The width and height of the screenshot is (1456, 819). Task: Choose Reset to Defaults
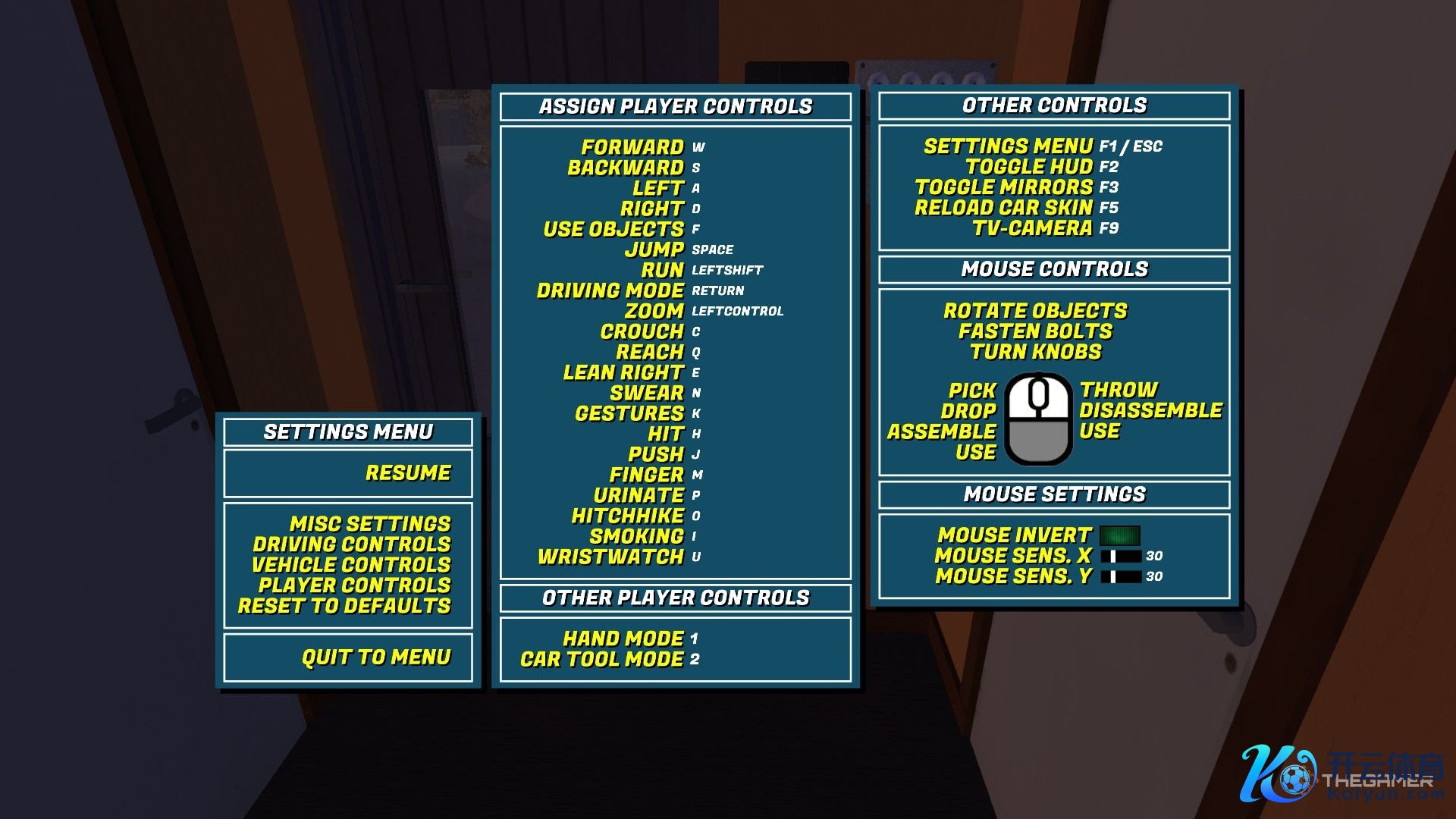[x=344, y=606]
